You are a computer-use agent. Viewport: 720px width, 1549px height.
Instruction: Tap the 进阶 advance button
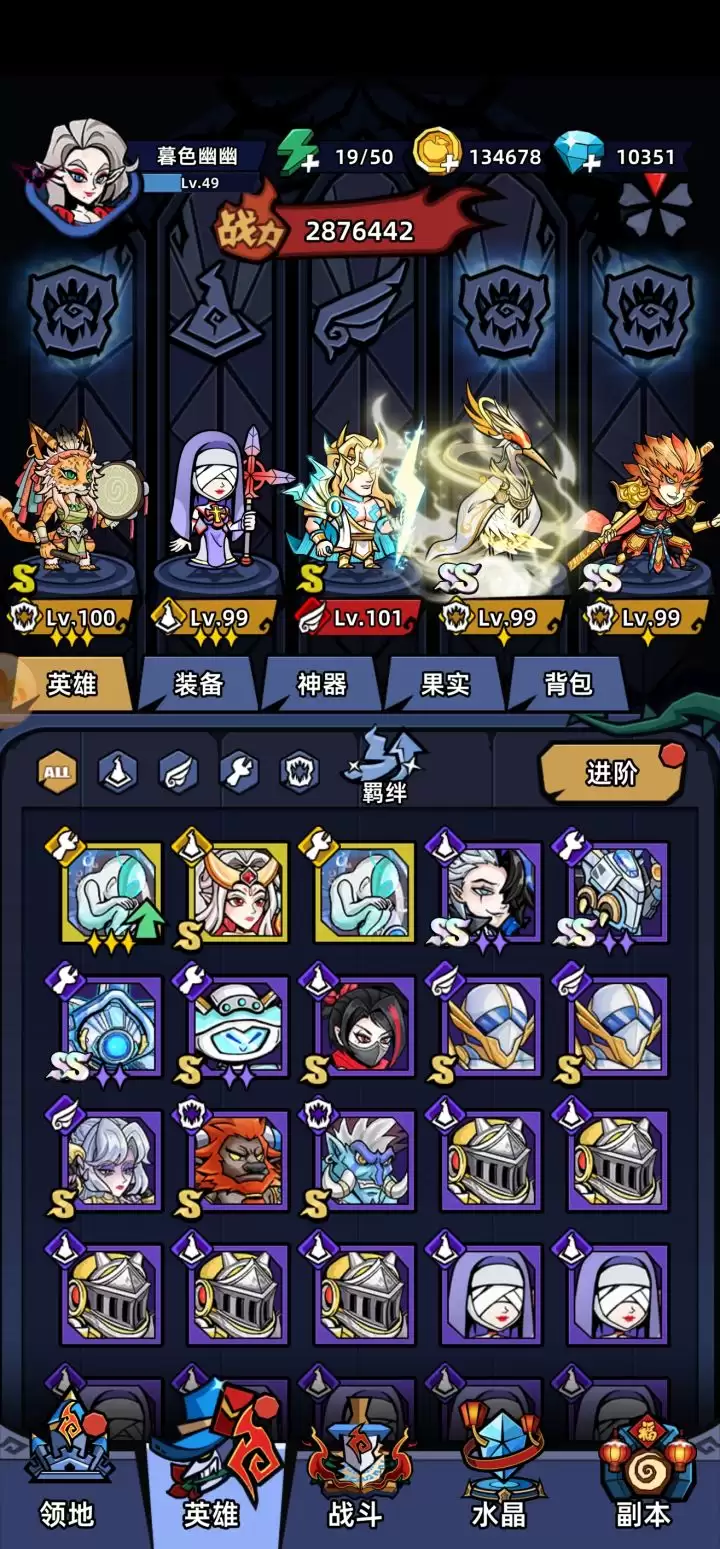tap(611, 773)
